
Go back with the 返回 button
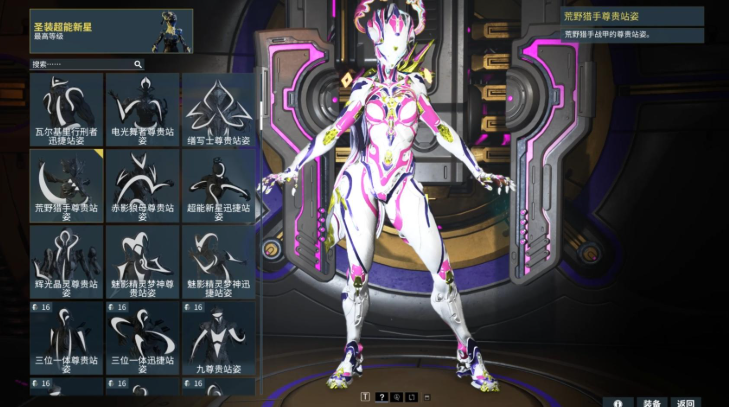[685, 402]
